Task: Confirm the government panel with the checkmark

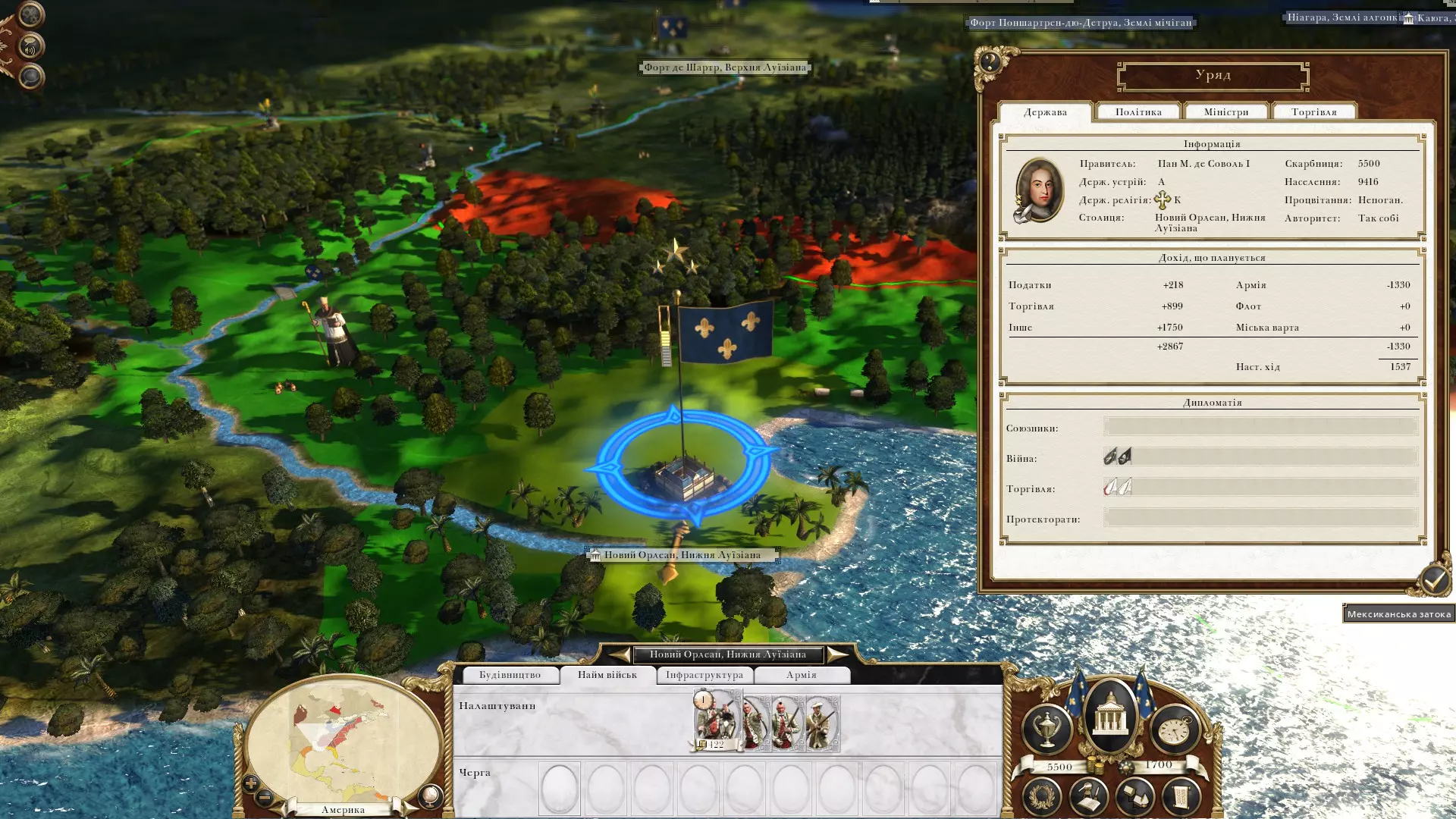Action: 1432,581
